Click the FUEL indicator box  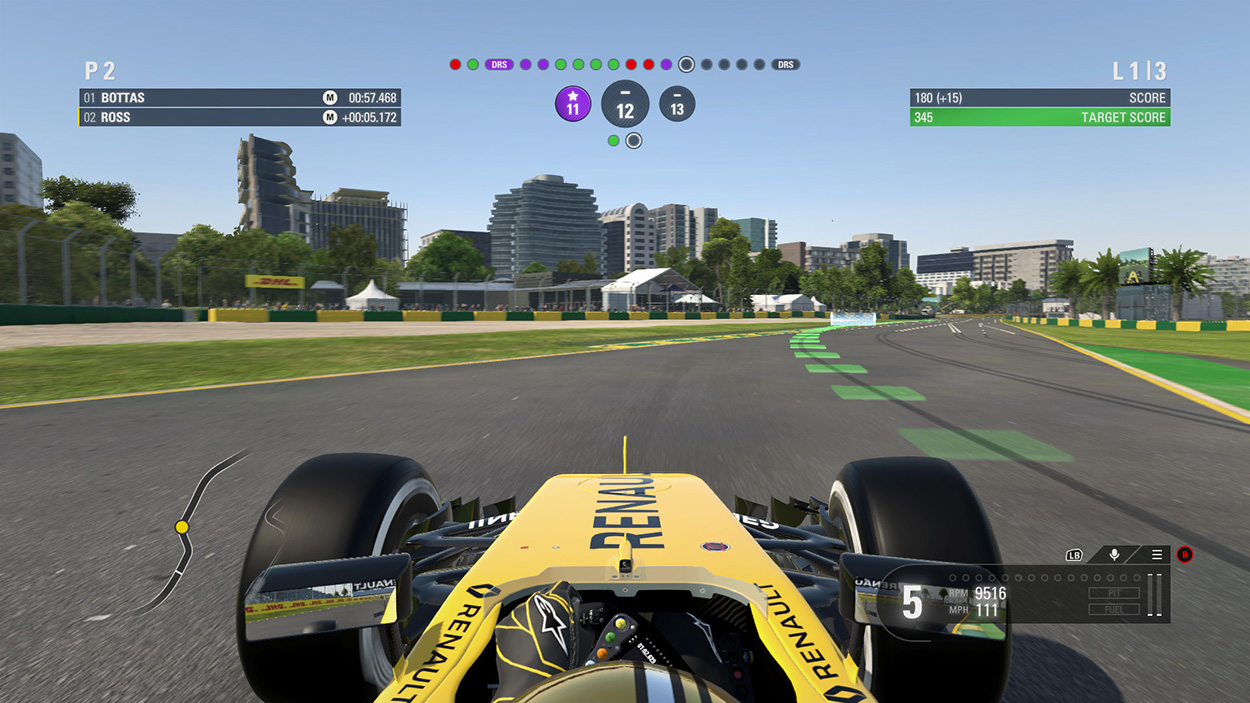[x=1114, y=609]
